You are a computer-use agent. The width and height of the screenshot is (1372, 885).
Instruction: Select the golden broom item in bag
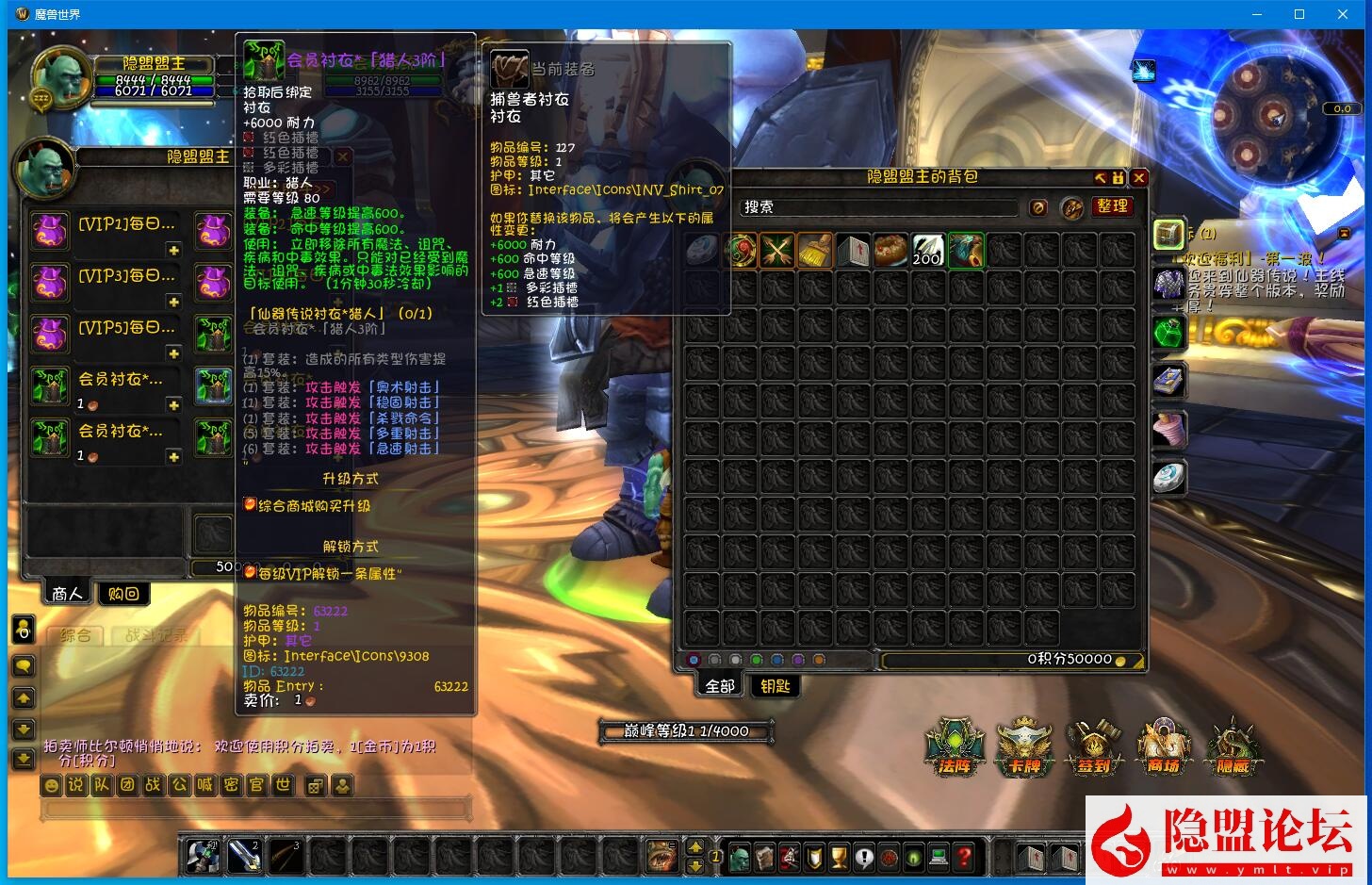(814, 251)
